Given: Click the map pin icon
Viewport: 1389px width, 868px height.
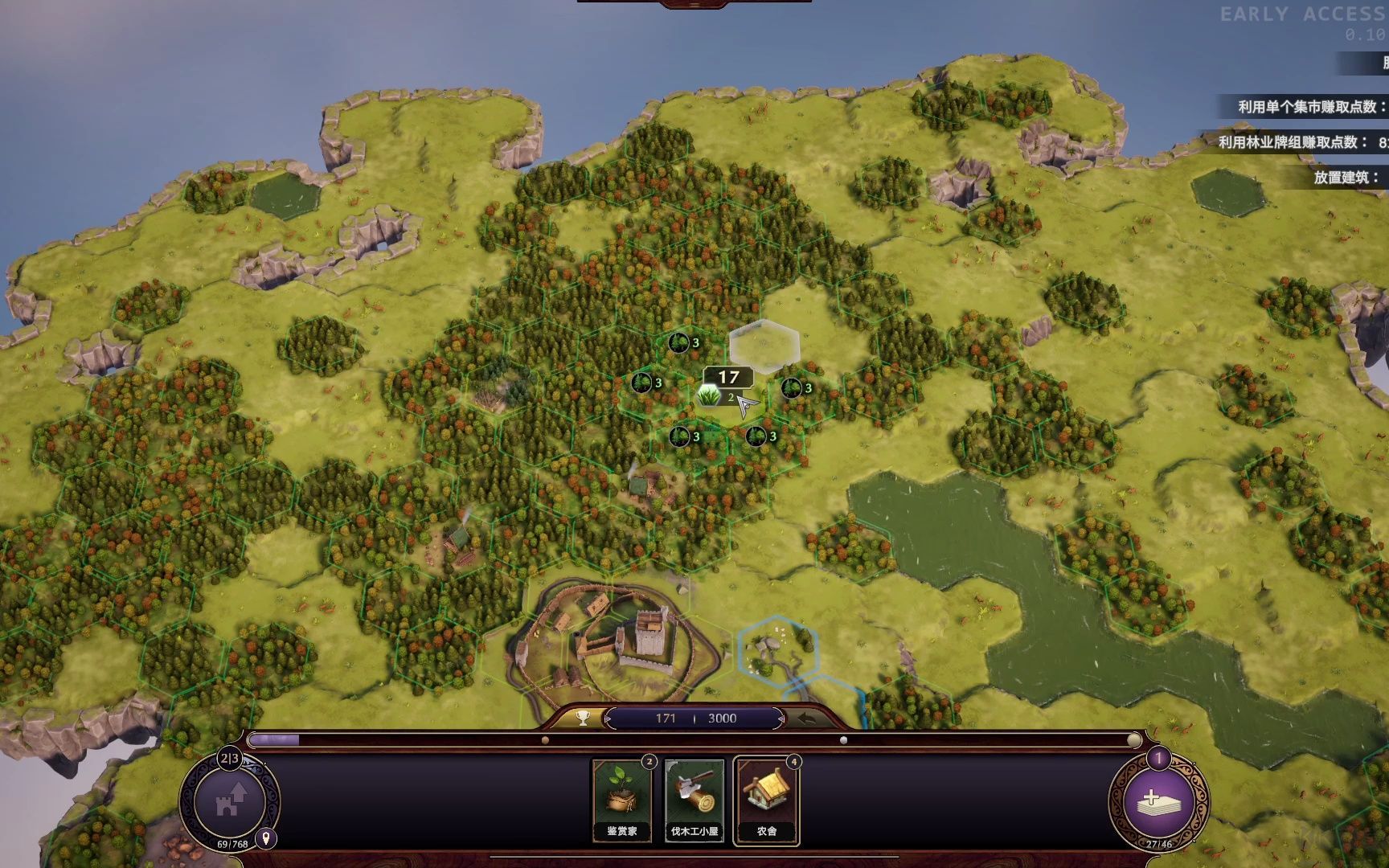Looking at the screenshot, I should point(265,838).
